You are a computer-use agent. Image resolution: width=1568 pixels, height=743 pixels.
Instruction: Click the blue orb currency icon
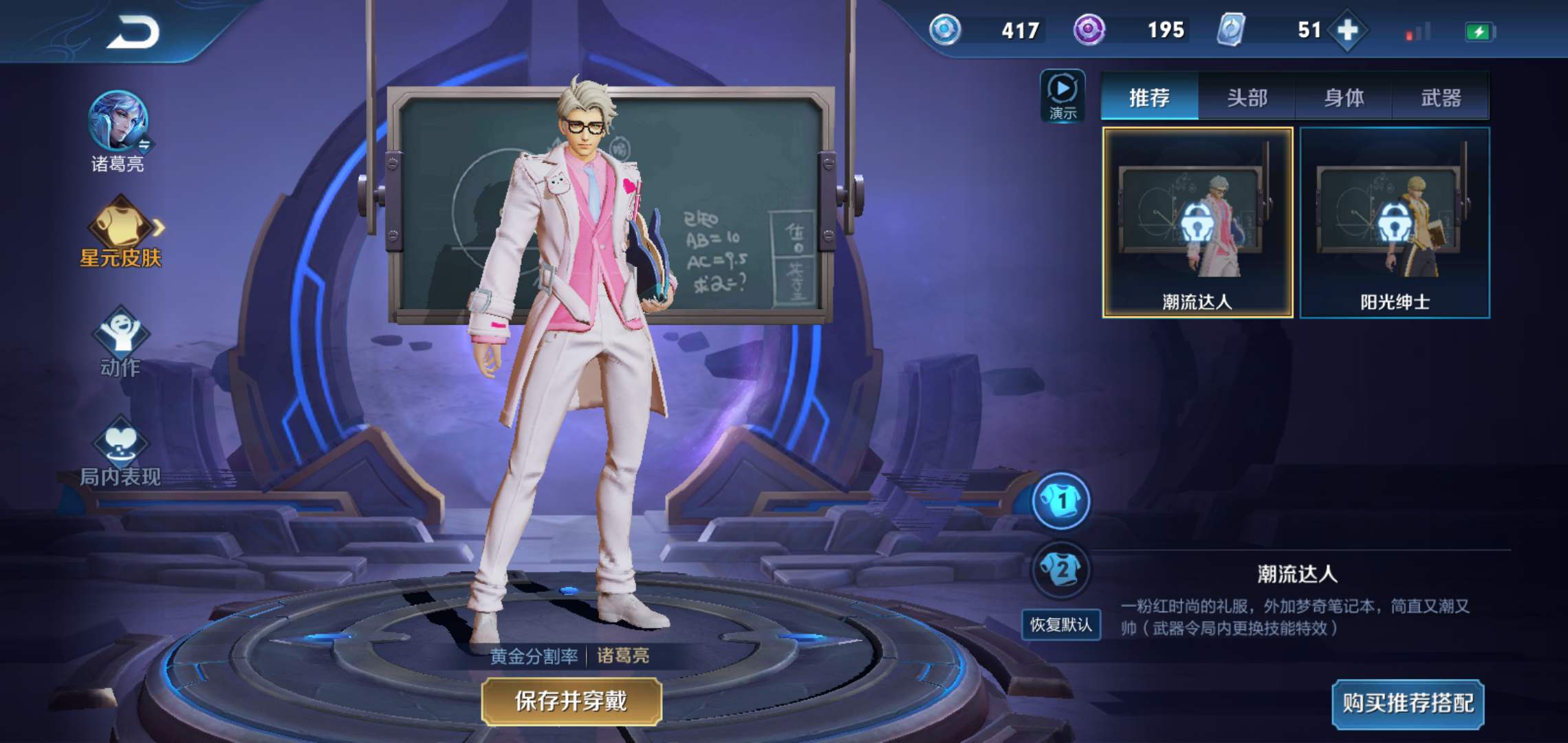944,30
